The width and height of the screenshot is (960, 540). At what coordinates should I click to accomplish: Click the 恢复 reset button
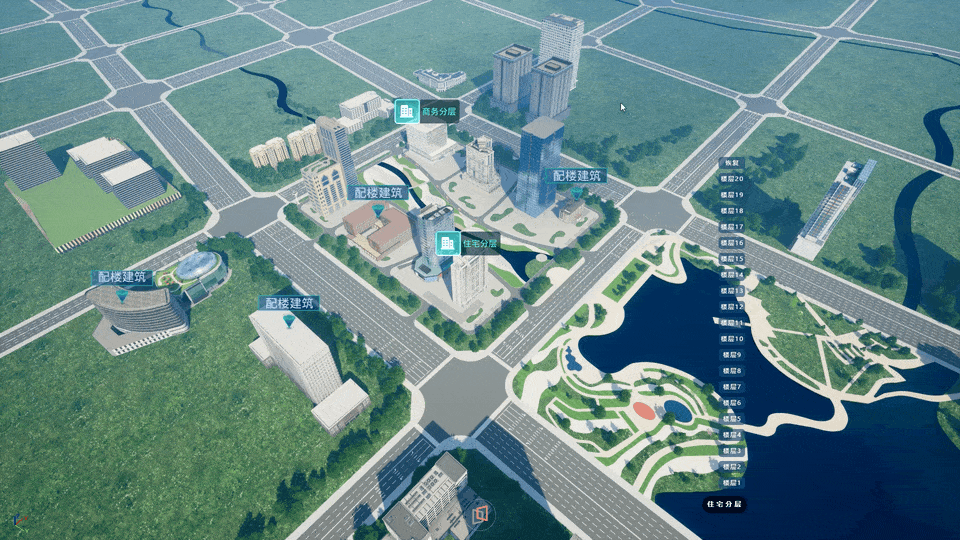coord(732,162)
